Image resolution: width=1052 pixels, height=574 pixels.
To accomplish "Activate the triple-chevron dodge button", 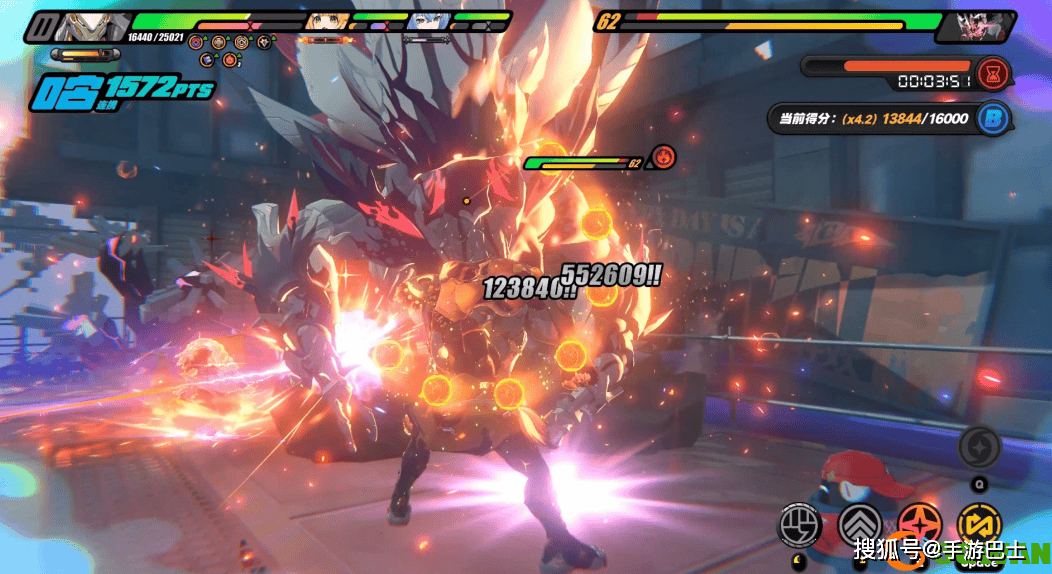I will pyautogui.click(x=858, y=524).
